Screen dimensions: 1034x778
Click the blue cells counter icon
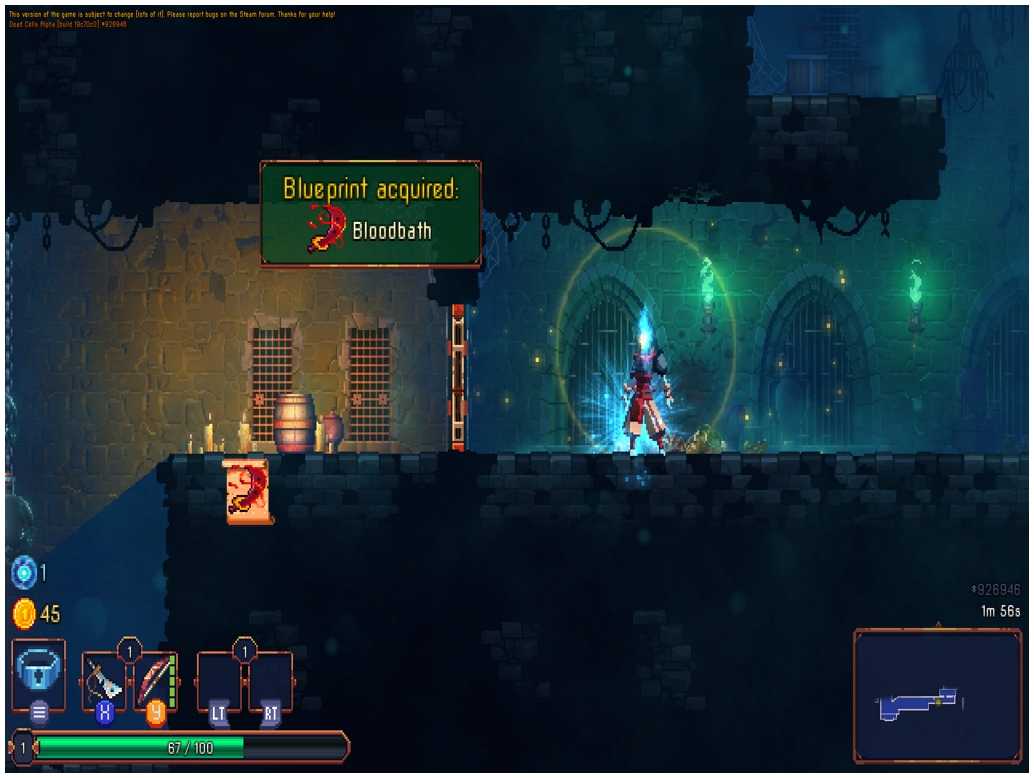click(x=23, y=573)
